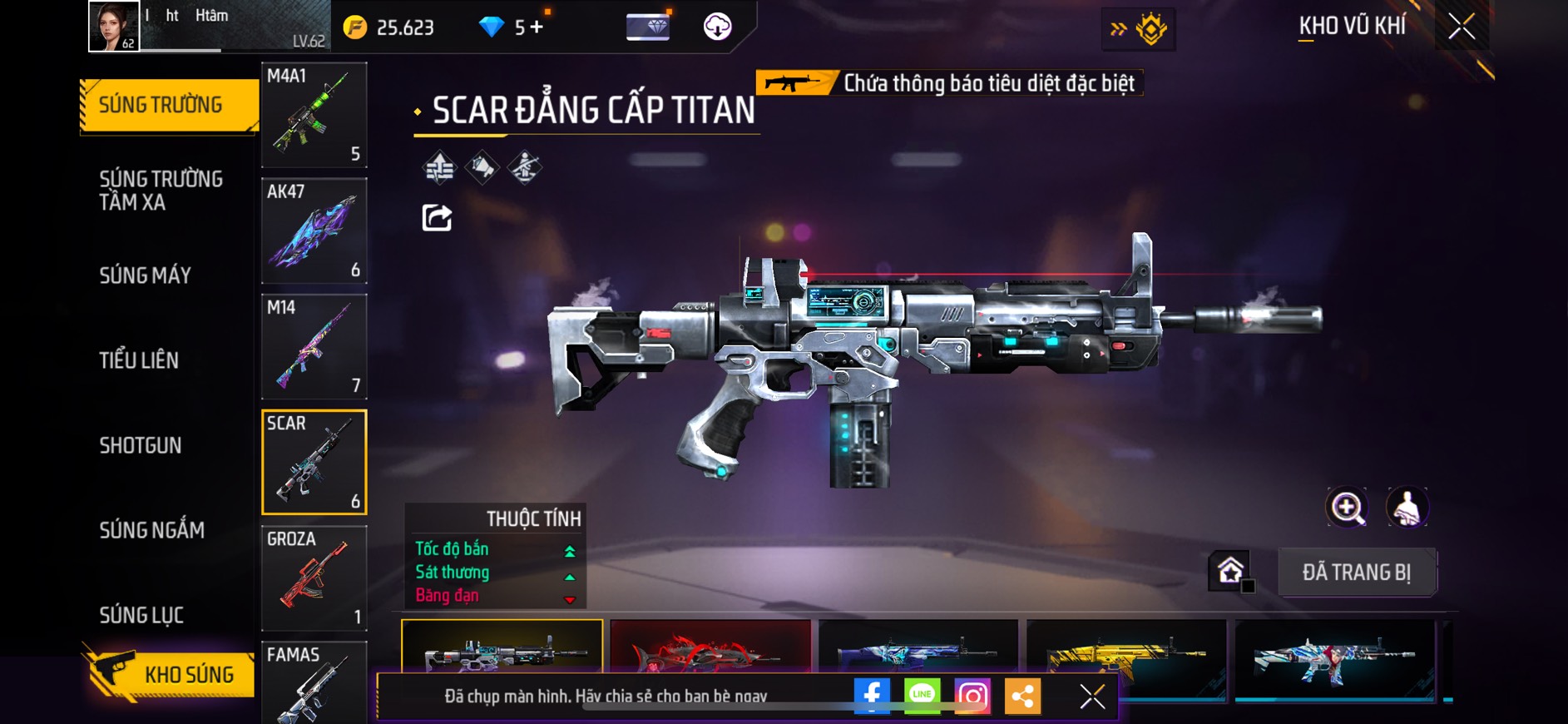Screen dimensions: 1568x724
Task: Choose the Shotgun category
Action: [x=141, y=445]
